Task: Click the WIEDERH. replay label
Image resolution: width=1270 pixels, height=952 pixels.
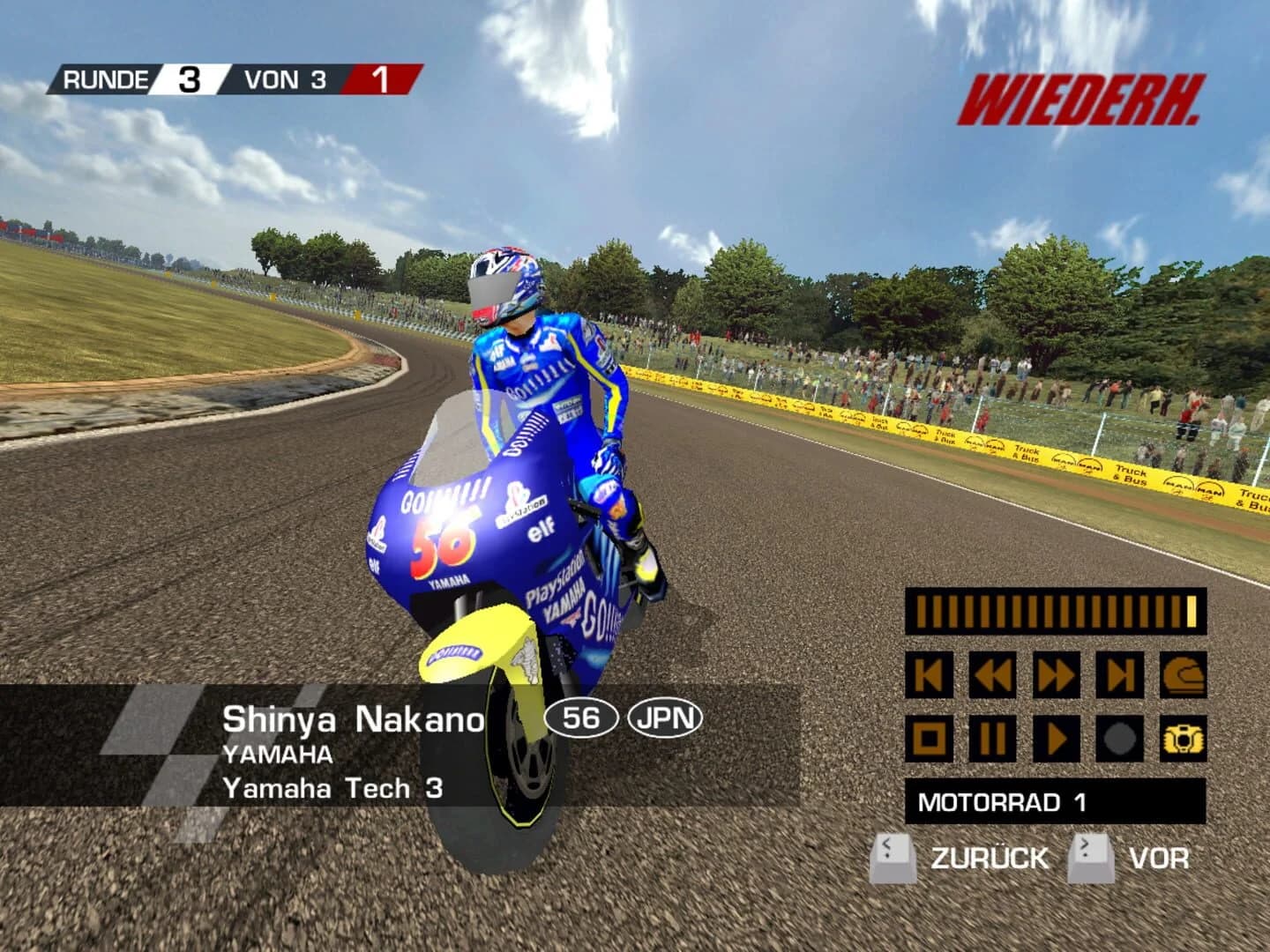Action: 1078,100
